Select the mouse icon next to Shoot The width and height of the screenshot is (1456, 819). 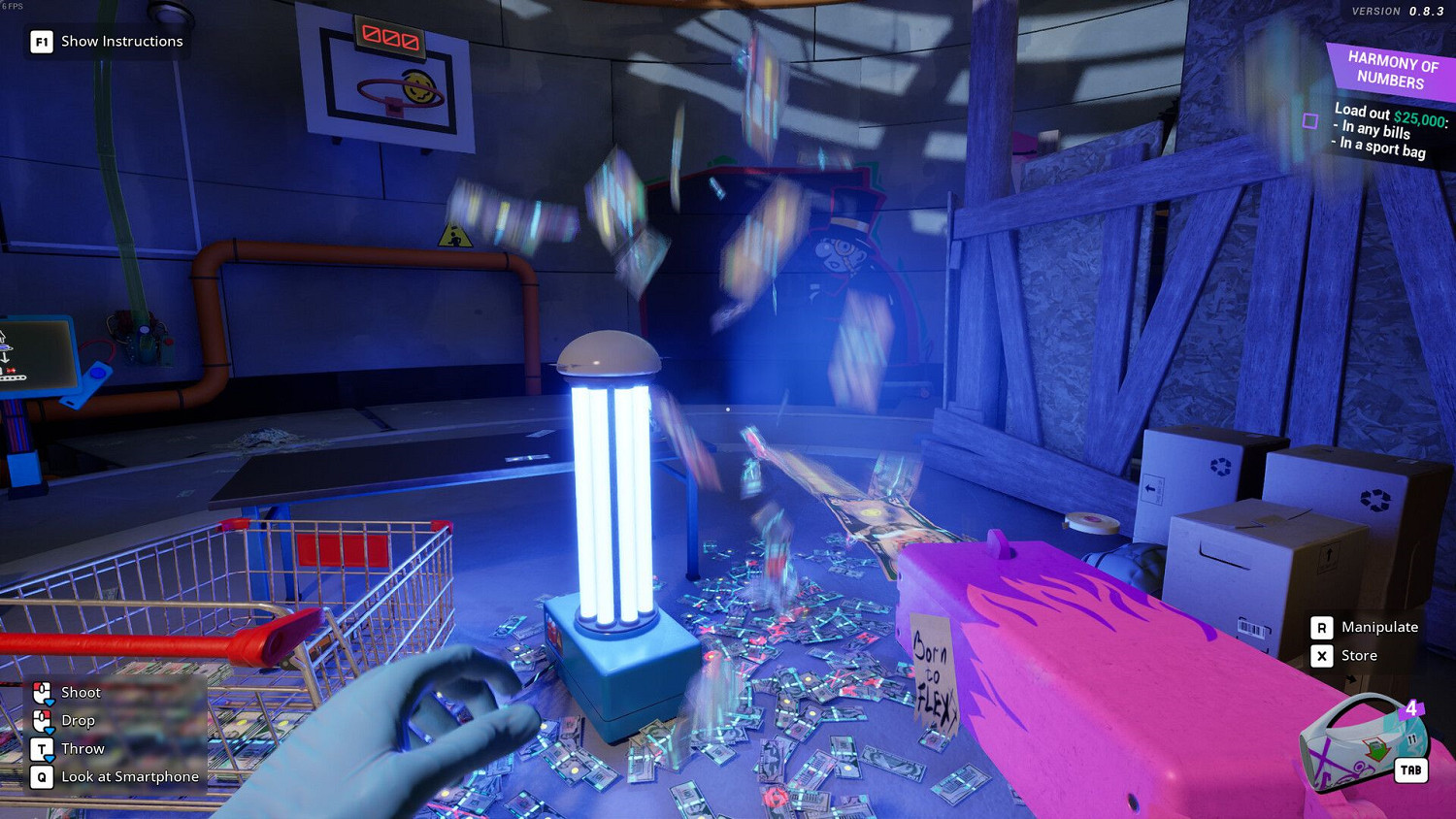tap(42, 692)
